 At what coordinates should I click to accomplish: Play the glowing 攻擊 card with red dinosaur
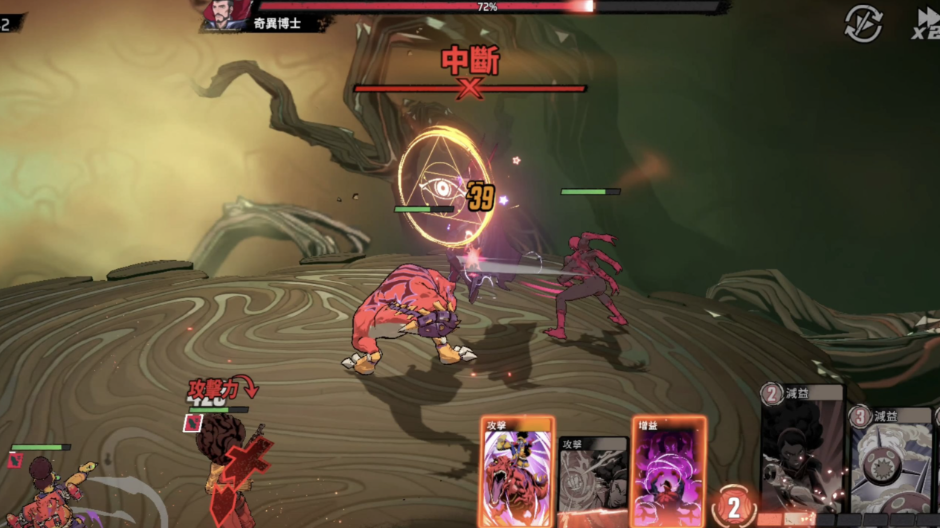pos(517,470)
